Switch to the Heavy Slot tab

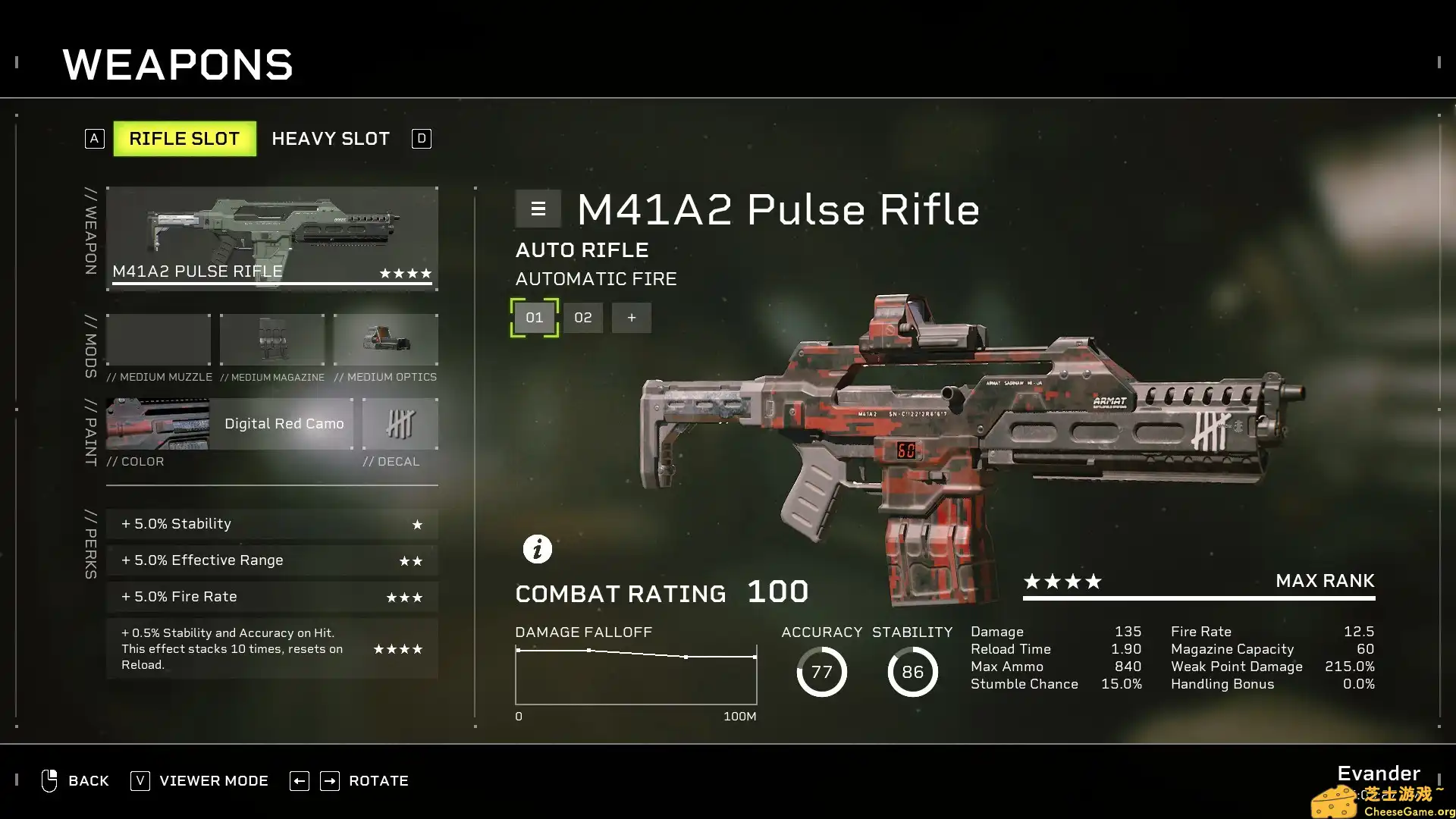[x=331, y=138]
